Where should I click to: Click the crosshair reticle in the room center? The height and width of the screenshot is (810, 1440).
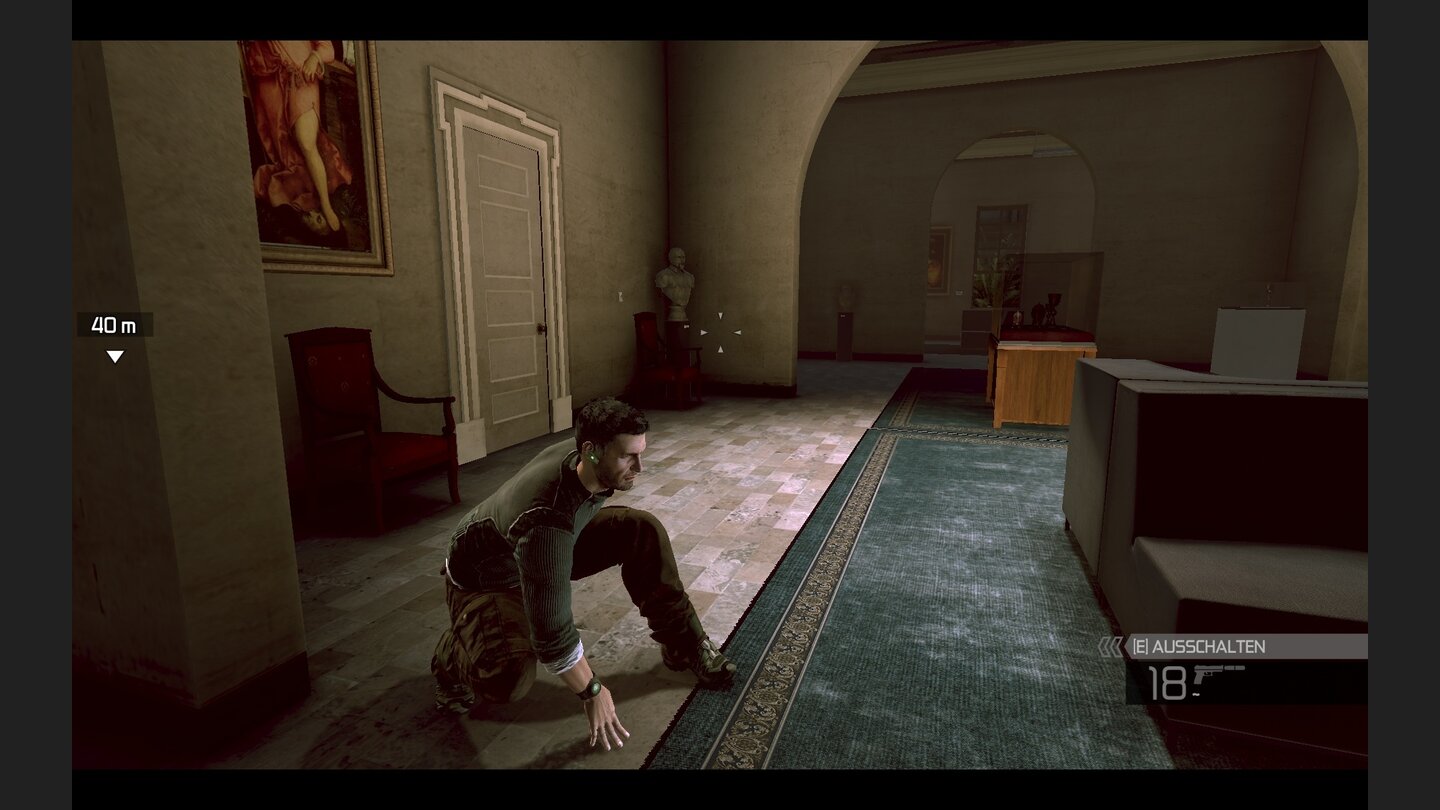(722, 332)
